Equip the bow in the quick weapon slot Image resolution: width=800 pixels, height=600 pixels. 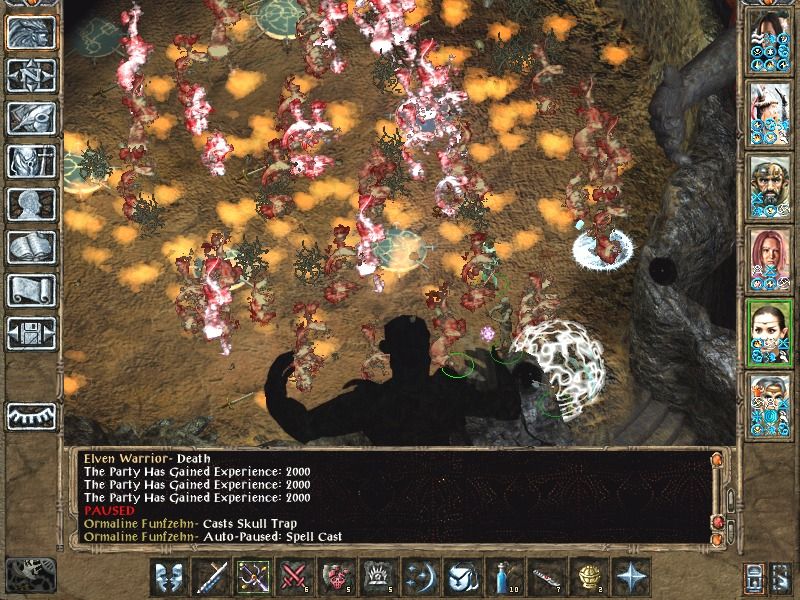252,576
